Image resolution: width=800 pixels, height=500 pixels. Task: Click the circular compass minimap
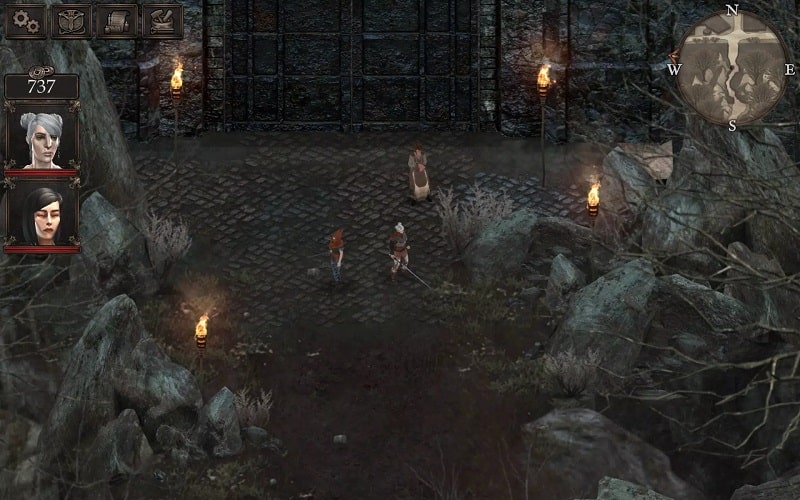tap(731, 68)
